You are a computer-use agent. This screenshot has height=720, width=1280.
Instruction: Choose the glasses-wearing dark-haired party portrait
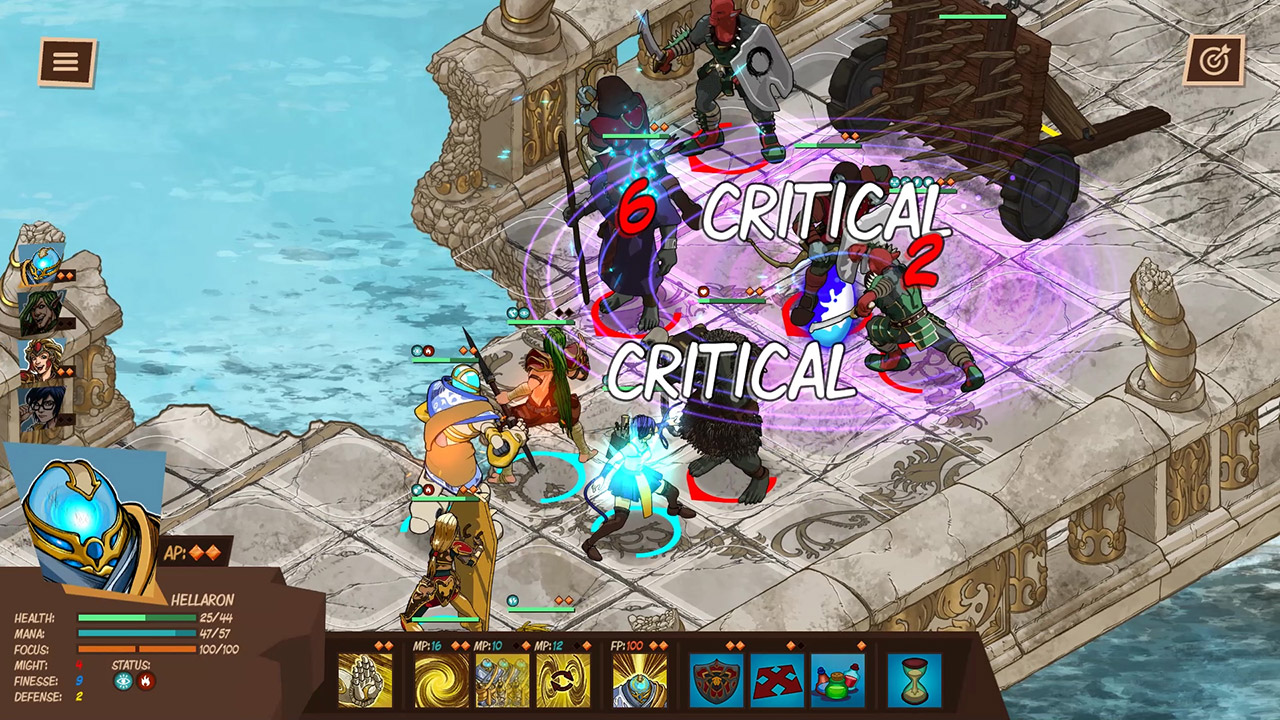coord(41,409)
